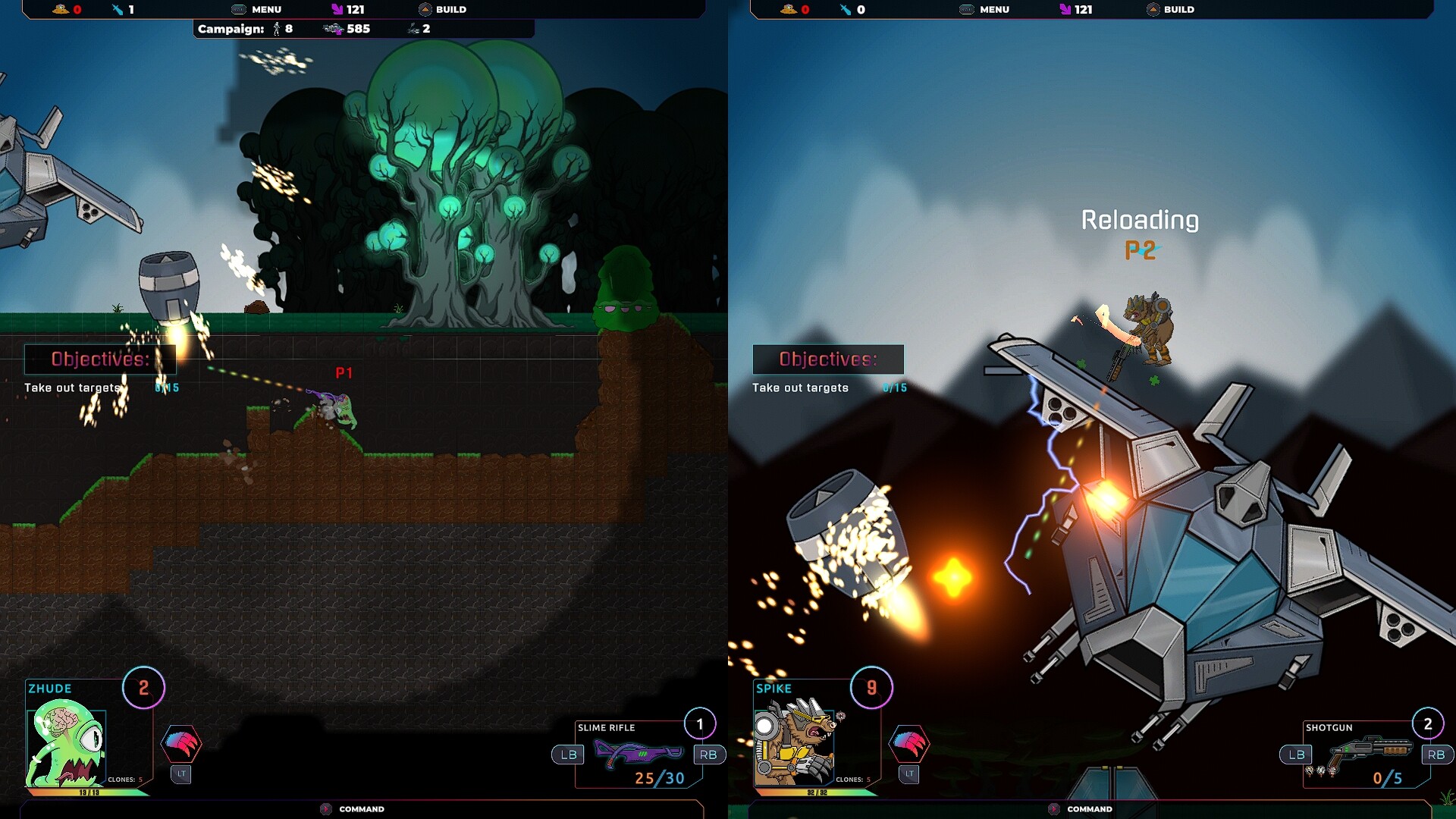Screen dimensions: 1456x819
Task: Toggle the LB weapon cycle button near Slime Rifle
Action: [x=566, y=755]
